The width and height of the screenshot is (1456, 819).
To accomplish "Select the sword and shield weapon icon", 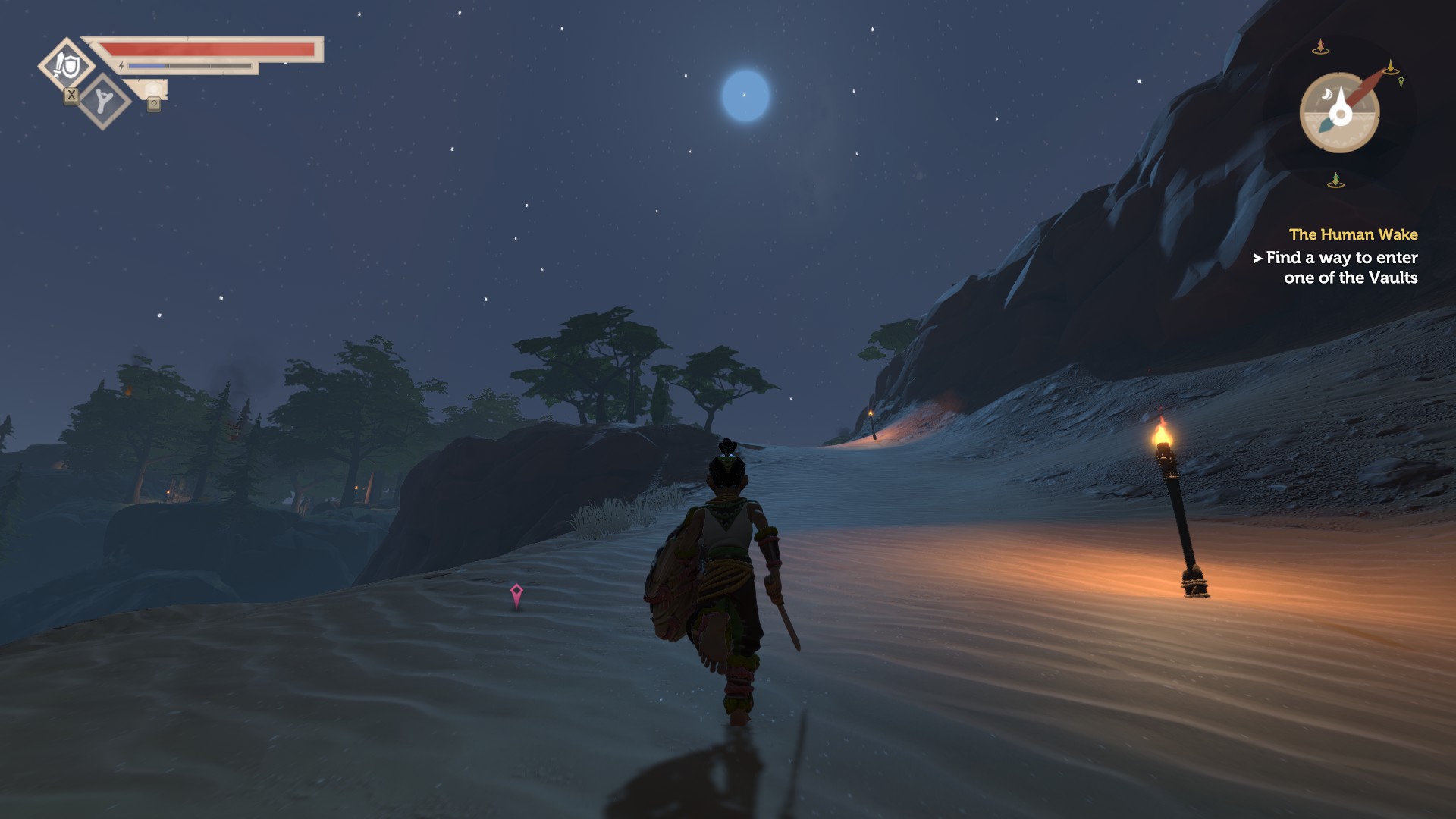I will [x=67, y=66].
